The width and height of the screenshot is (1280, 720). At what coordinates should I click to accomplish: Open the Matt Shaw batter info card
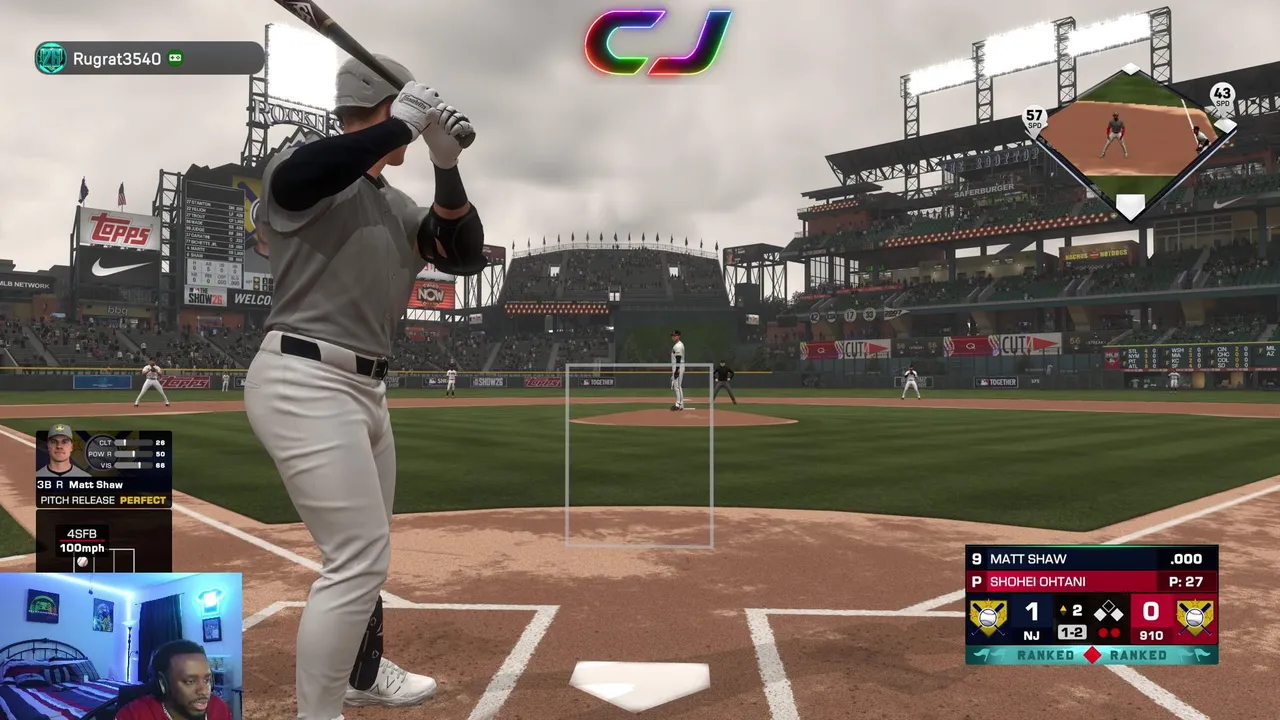click(x=104, y=468)
